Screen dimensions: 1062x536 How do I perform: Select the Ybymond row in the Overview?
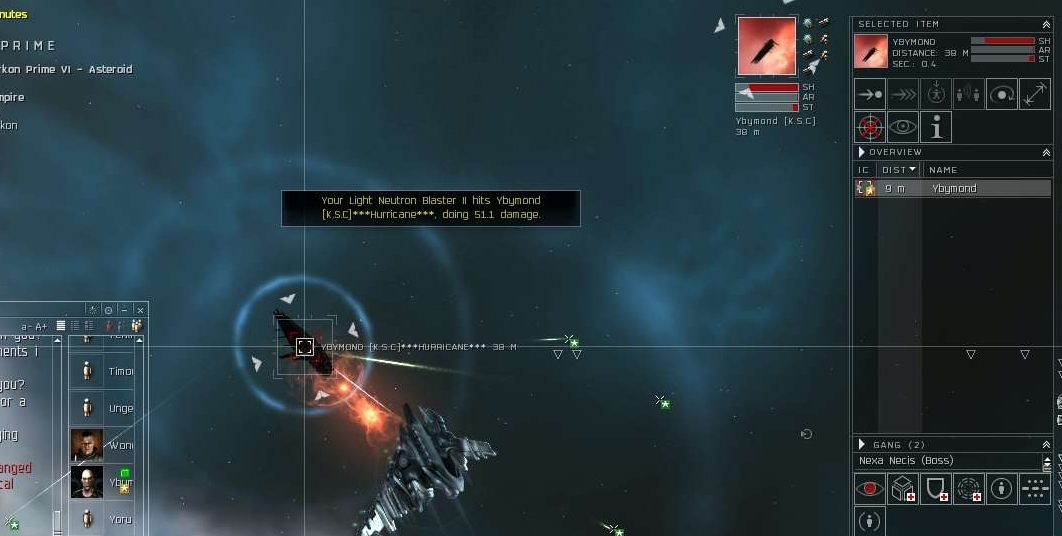pos(953,188)
